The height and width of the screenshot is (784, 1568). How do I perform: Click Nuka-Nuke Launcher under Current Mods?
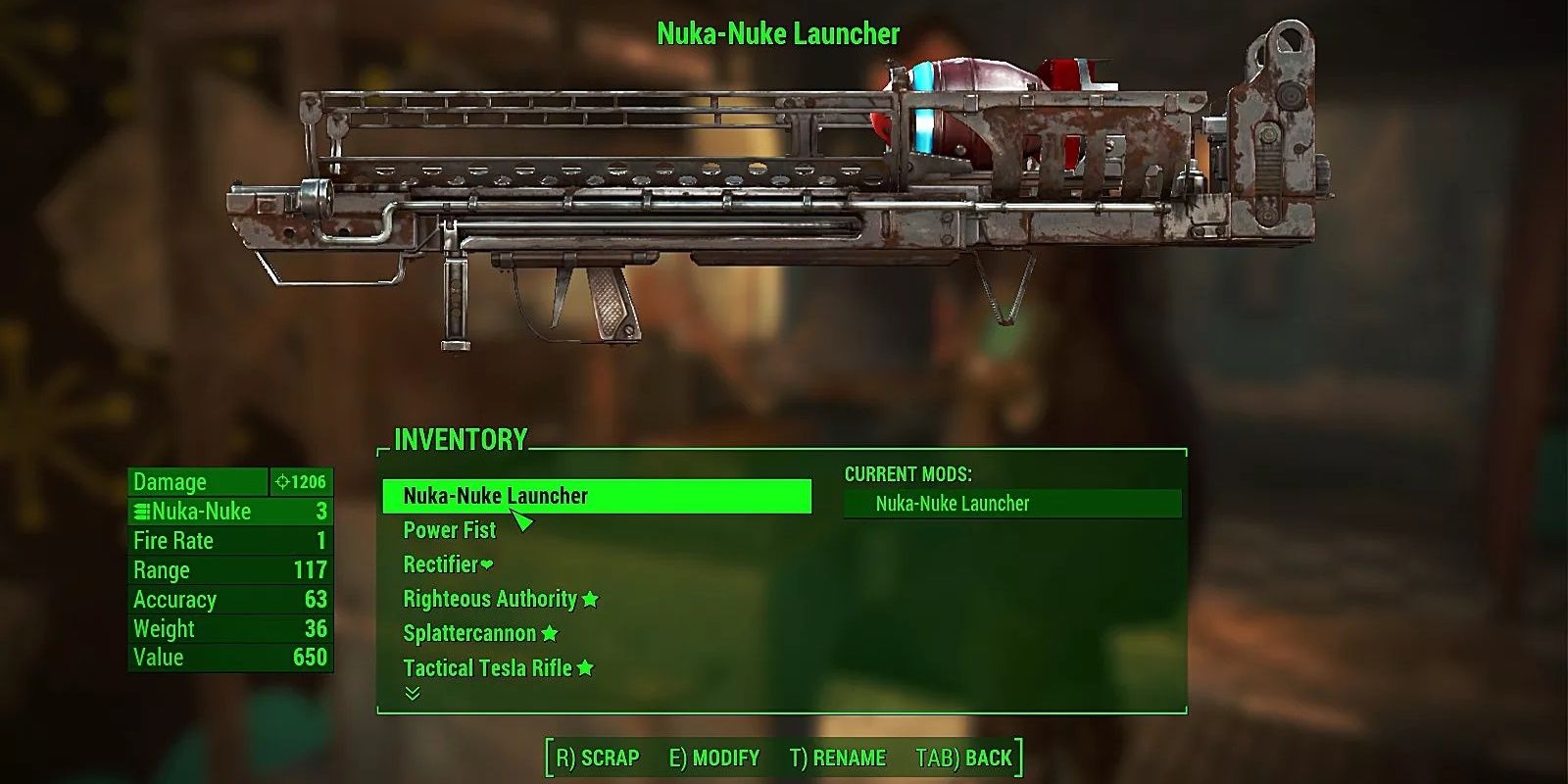click(x=955, y=503)
